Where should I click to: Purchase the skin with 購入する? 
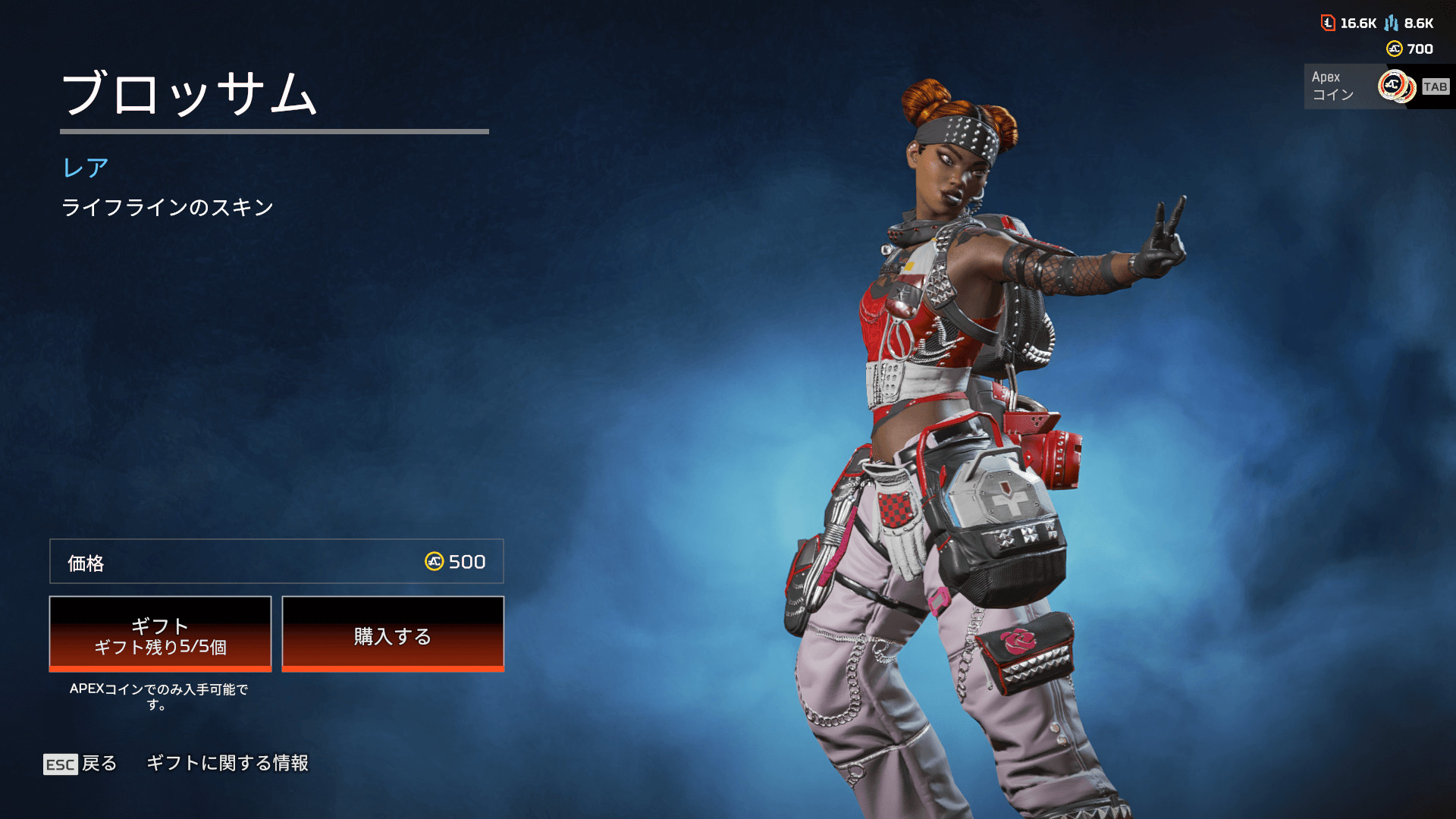(393, 634)
